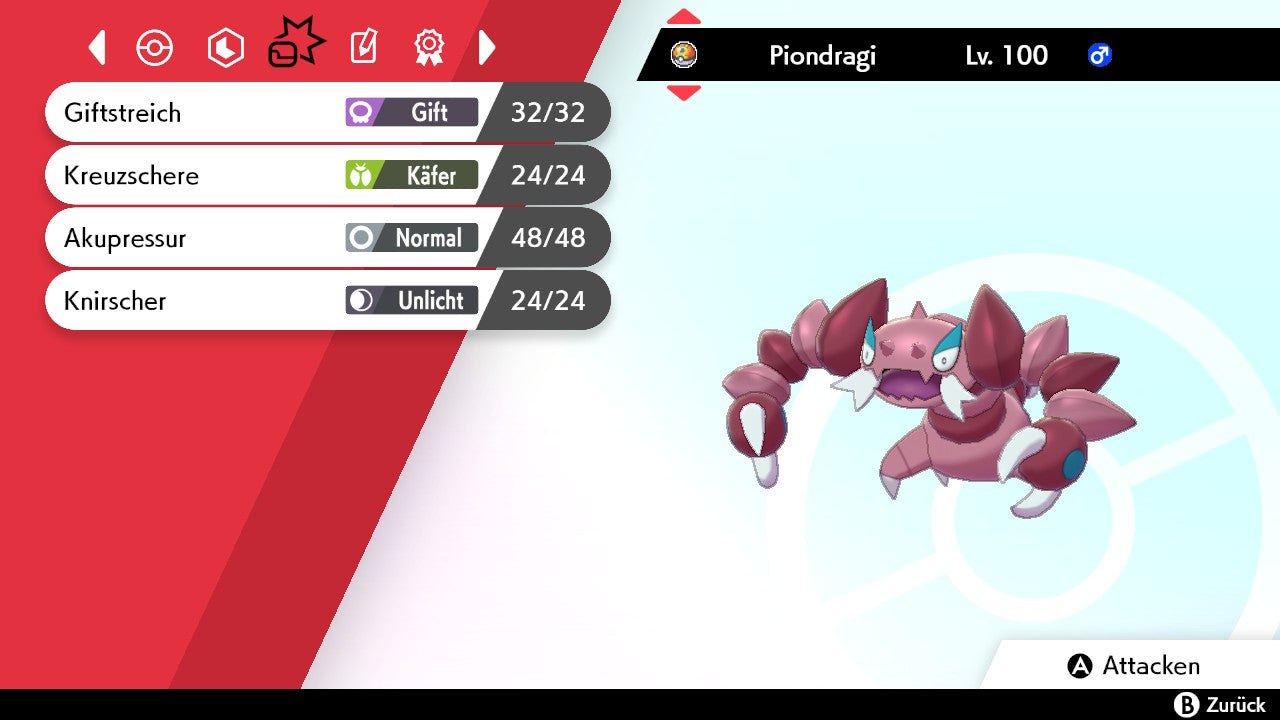1280x720 pixels.
Task: Show next Pokémon with red down arrow
Action: coord(684,93)
